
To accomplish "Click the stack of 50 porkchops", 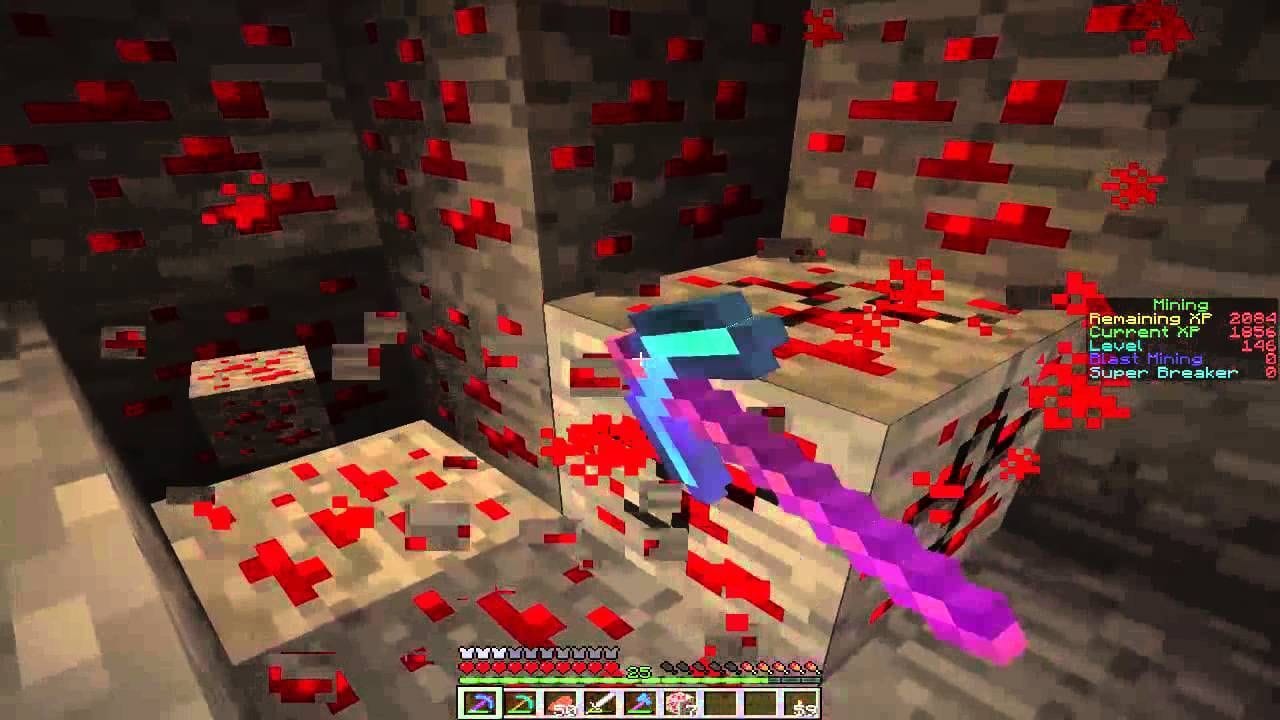I will 562,700.
